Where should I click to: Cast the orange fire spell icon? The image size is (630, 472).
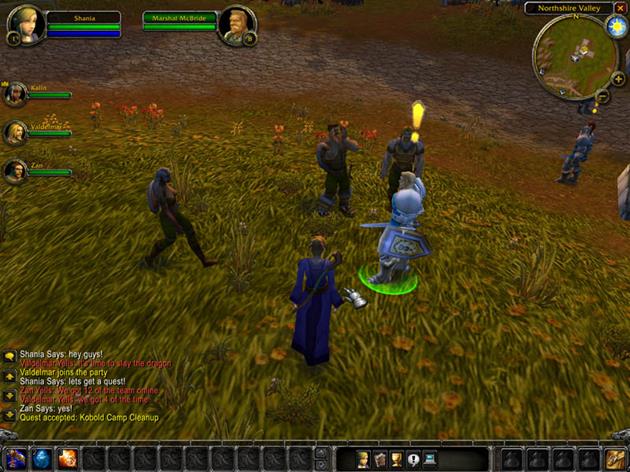[68, 459]
